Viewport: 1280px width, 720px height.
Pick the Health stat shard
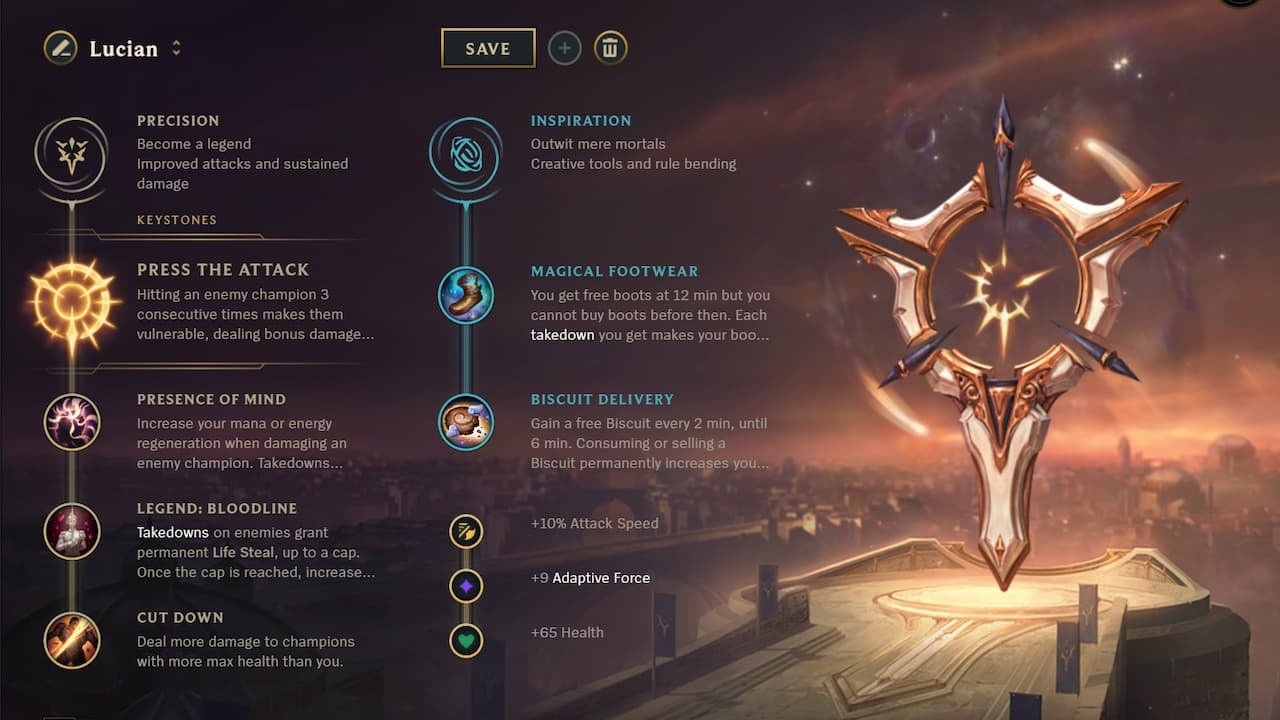point(466,641)
